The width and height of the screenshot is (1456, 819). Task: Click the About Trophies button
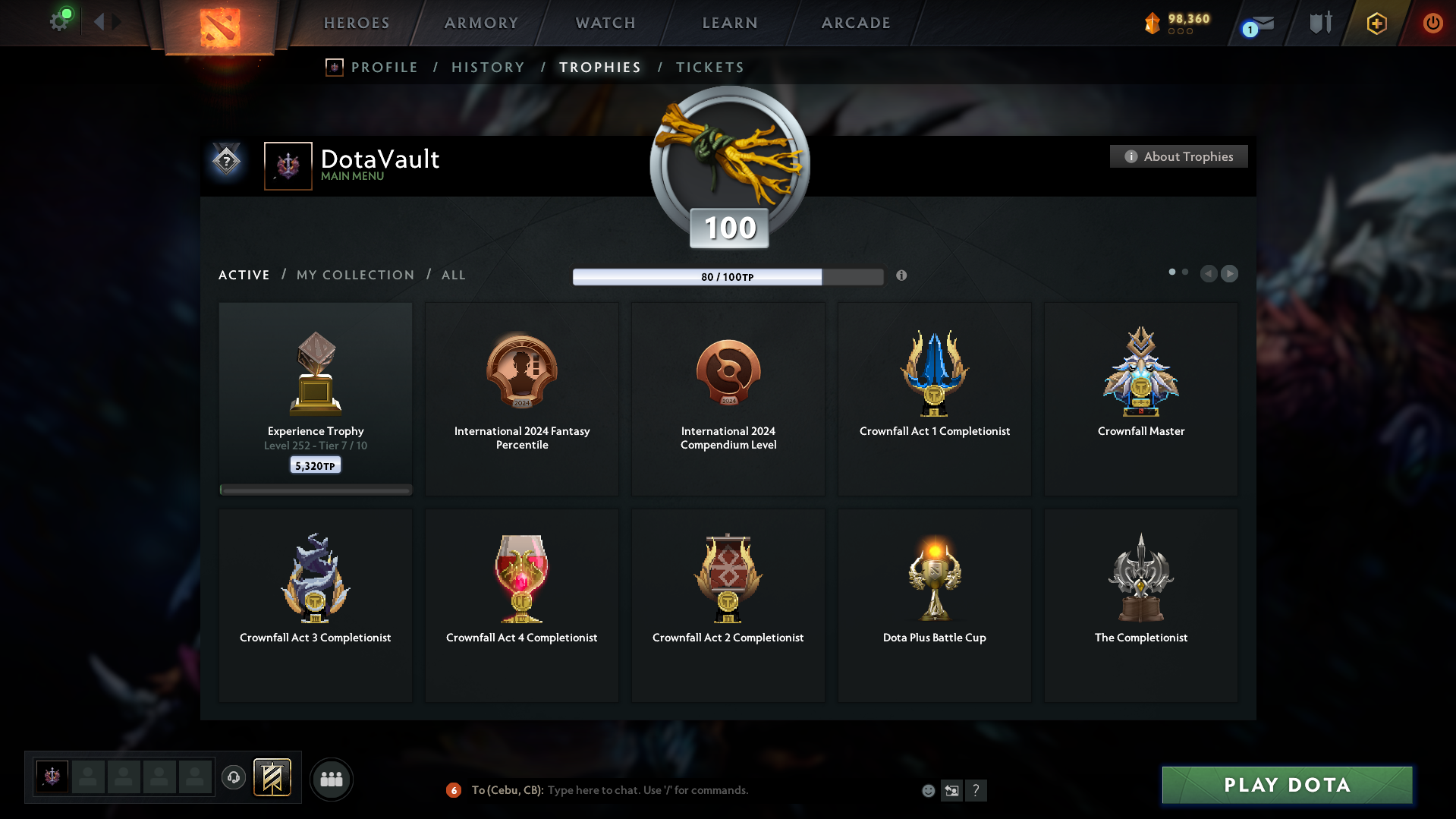(x=1178, y=156)
